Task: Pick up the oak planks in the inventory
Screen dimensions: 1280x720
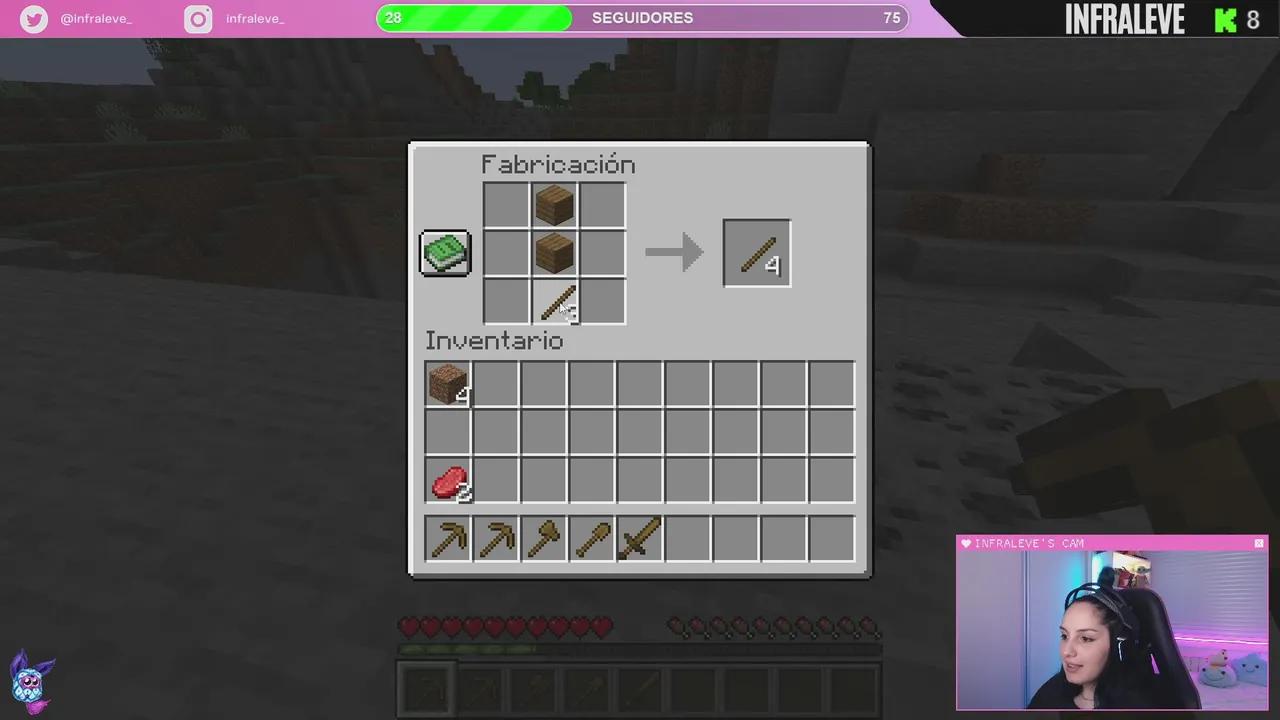Action: click(x=448, y=385)
